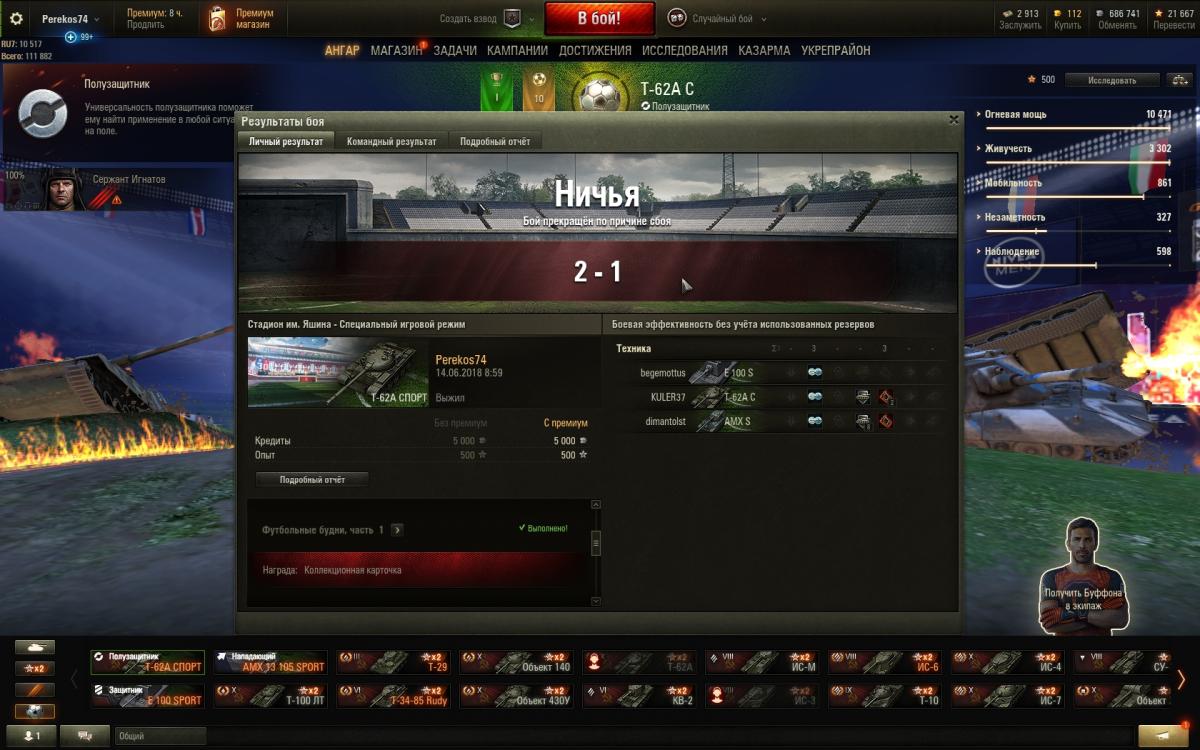Viewport: 1200px width, 750px height.
Task: Open the premium shop
Action: coord(241,19)
